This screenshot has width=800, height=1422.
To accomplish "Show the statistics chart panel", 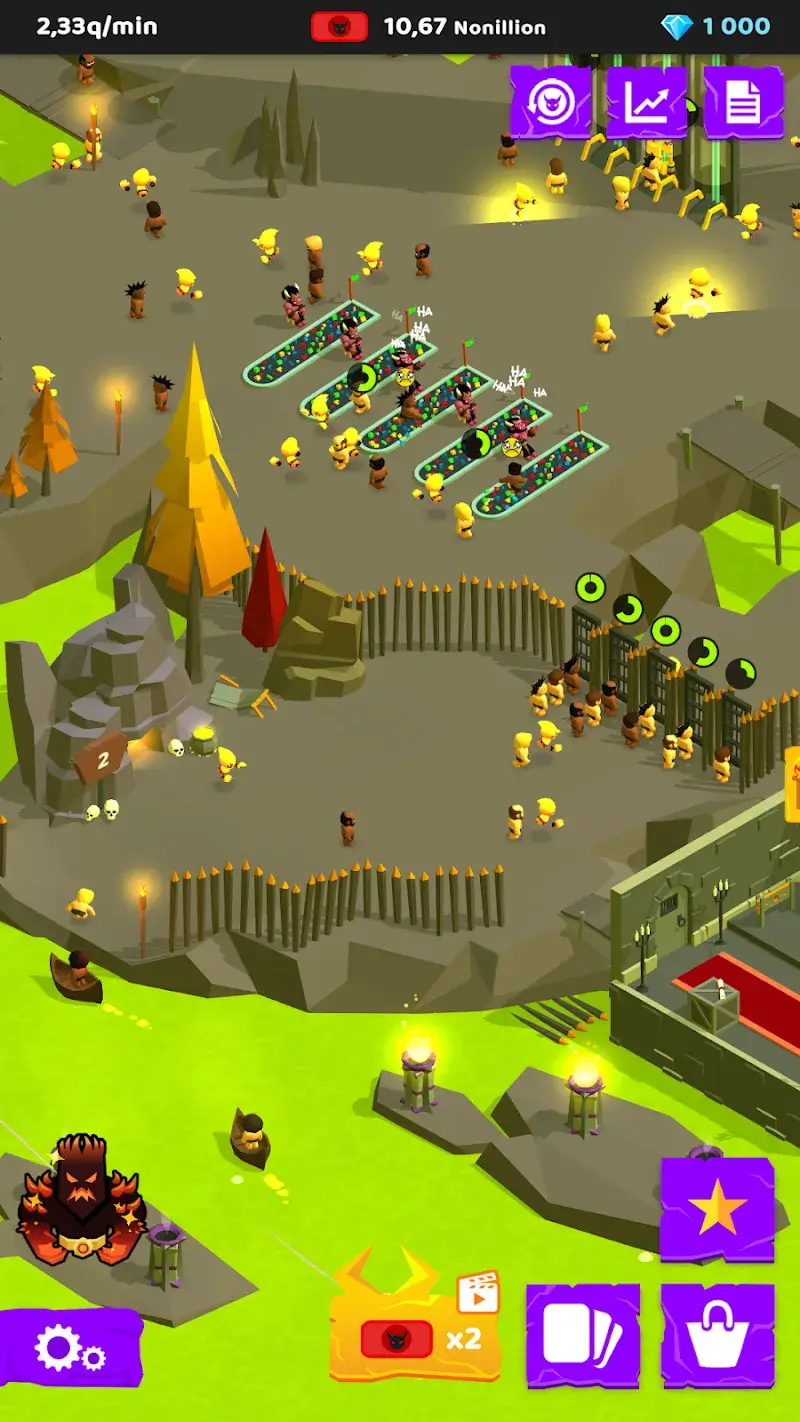I will pos(647,102).
